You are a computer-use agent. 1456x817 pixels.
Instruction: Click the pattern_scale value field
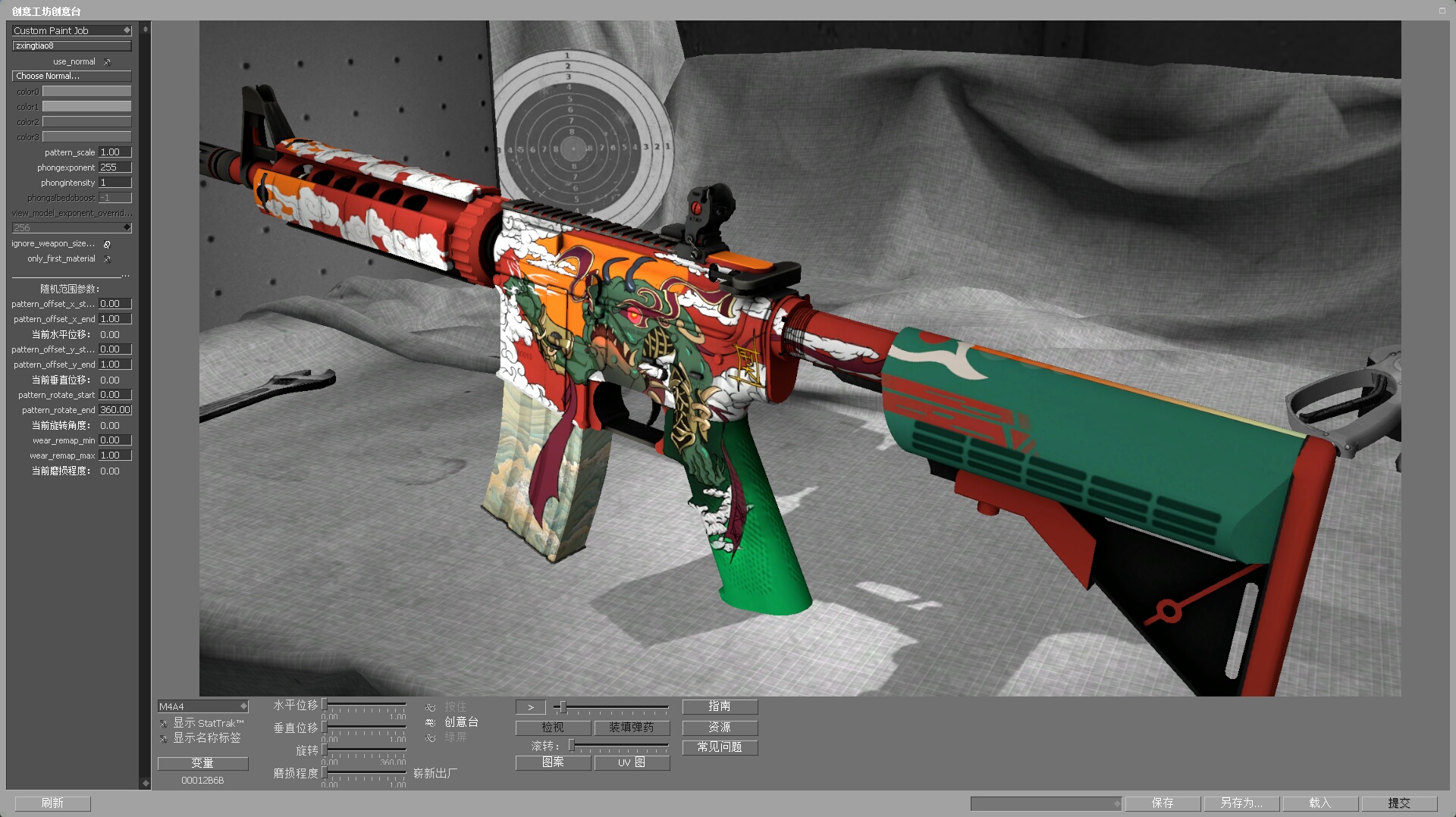(x=115, y=152)
